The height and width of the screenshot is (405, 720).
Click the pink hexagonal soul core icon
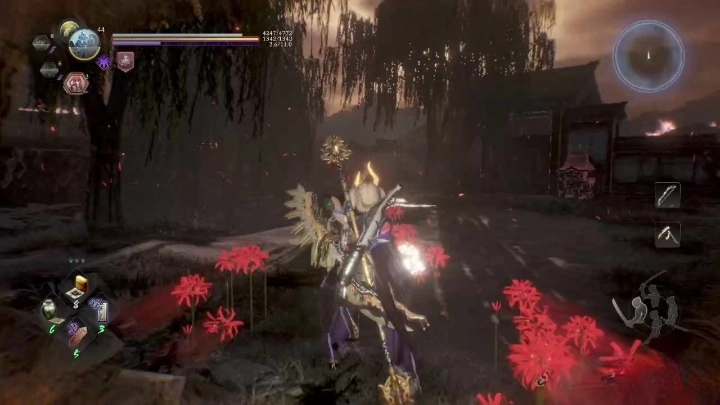pos(75,85)
